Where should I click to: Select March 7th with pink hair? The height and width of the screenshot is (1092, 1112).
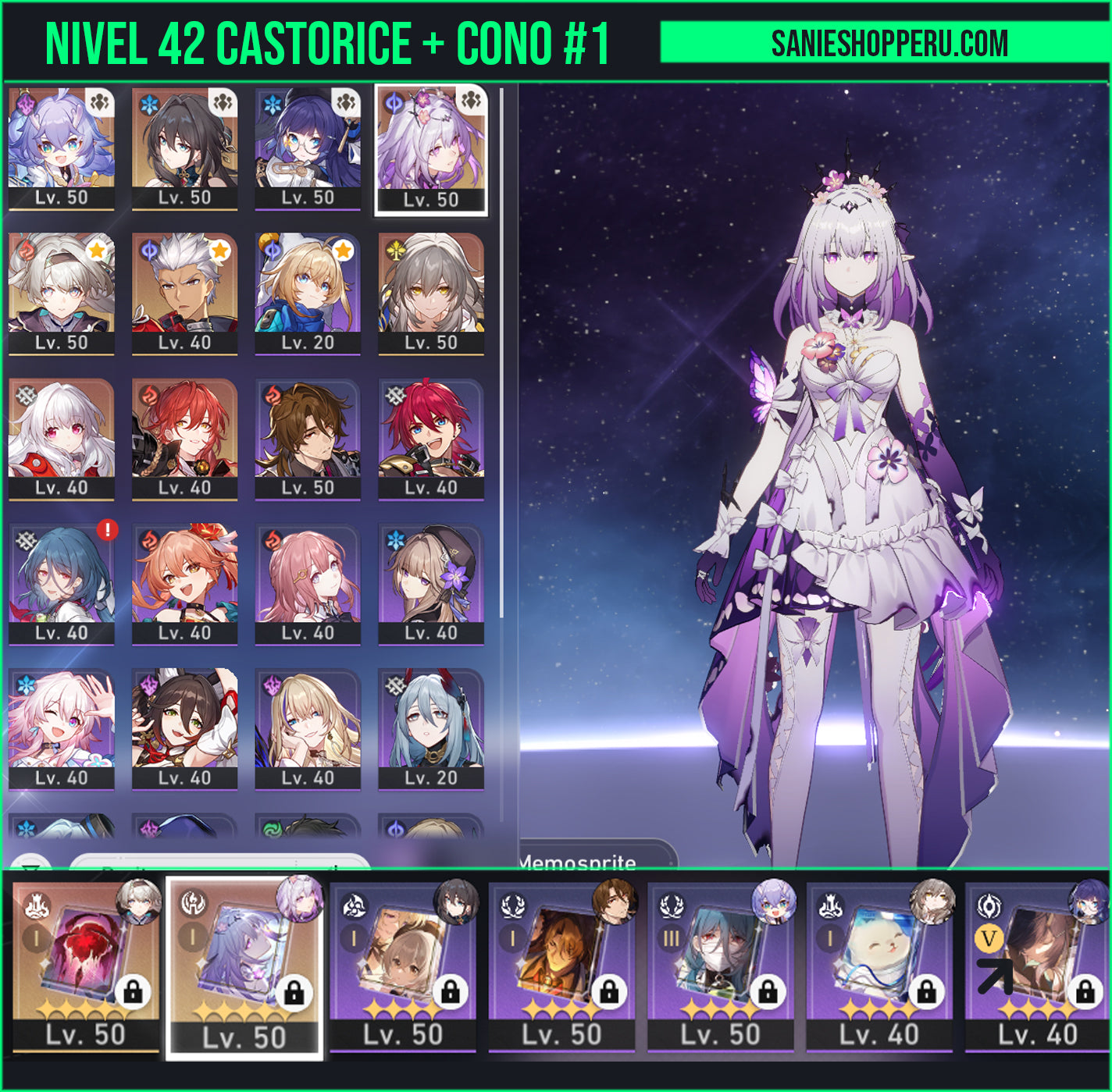(x=61, y=728)
